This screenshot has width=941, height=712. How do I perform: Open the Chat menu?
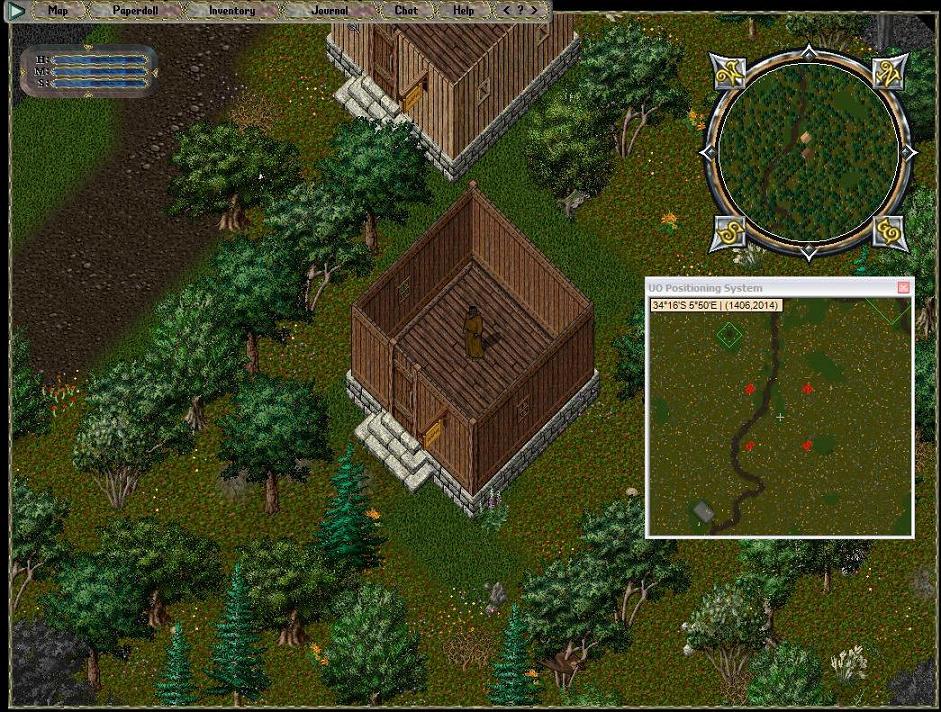pyautogui.click(x=405, y=11)
